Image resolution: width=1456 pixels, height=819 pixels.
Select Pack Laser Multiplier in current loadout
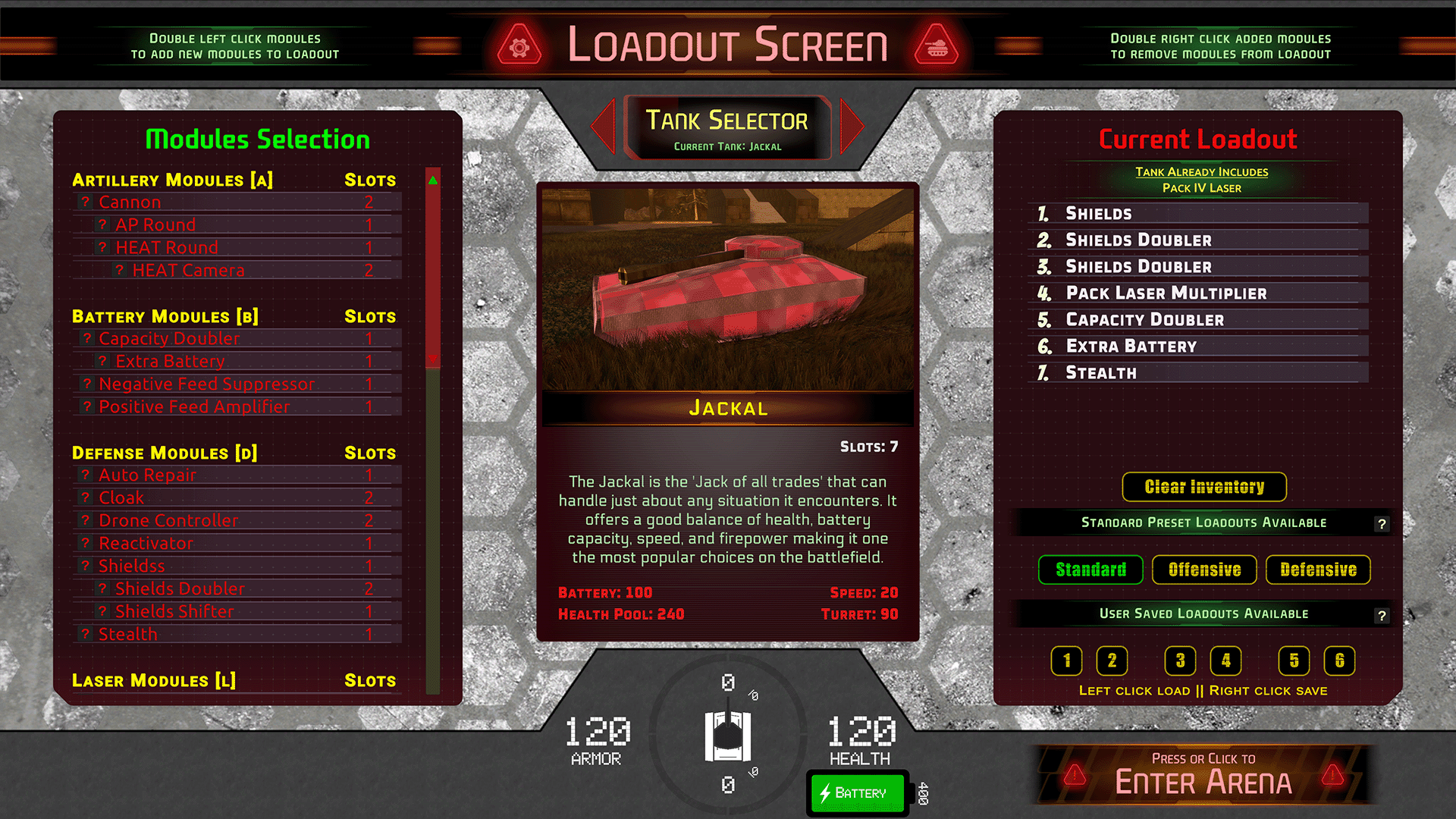tap(1166, 293)
